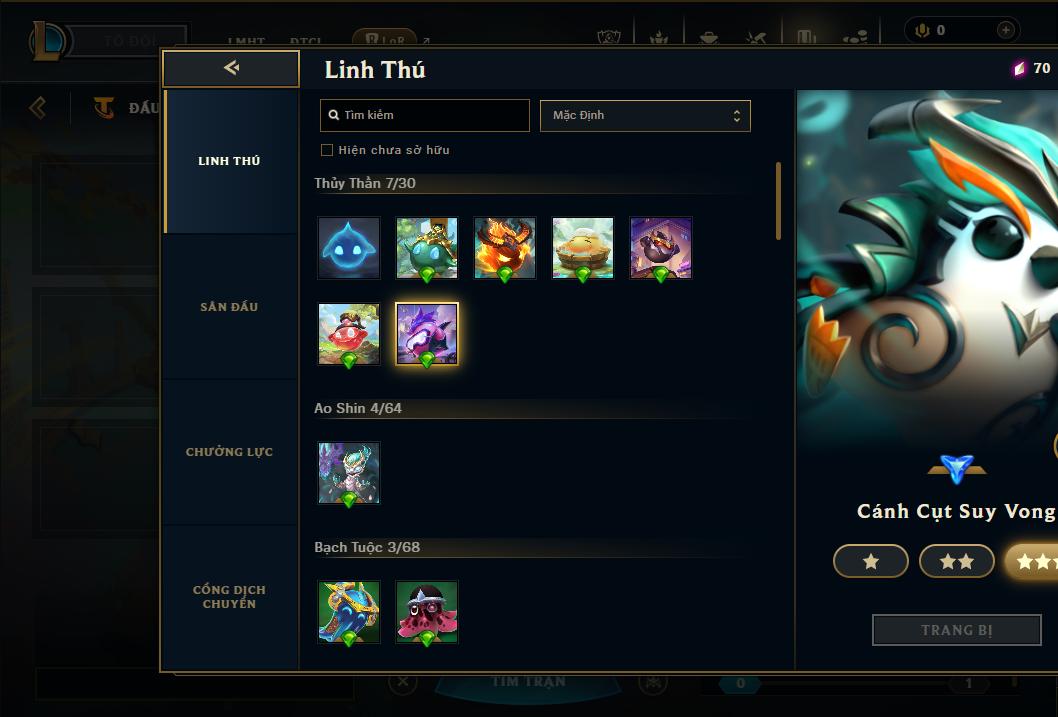Click the Trang Bị equip button
This screenshot has width=1058, height=717.
(x=956, y=630)
